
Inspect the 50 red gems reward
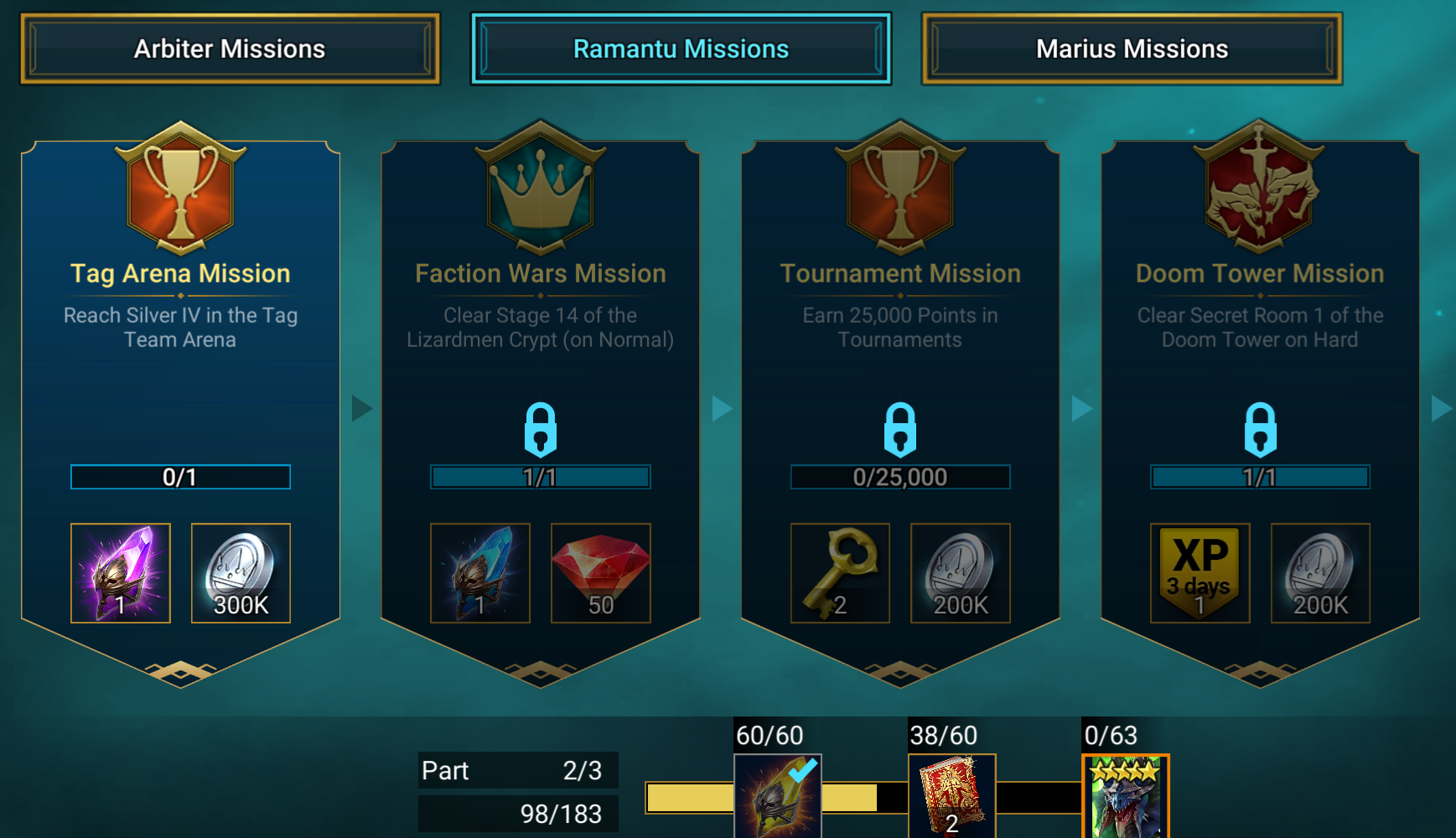[600, 573]
